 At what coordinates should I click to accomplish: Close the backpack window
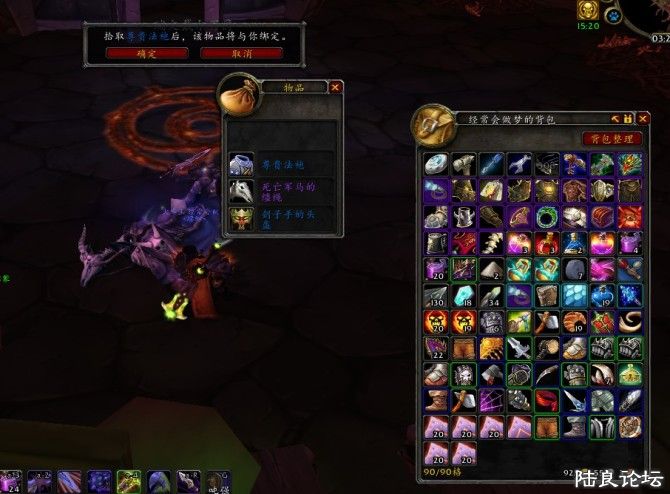(644, 118)
